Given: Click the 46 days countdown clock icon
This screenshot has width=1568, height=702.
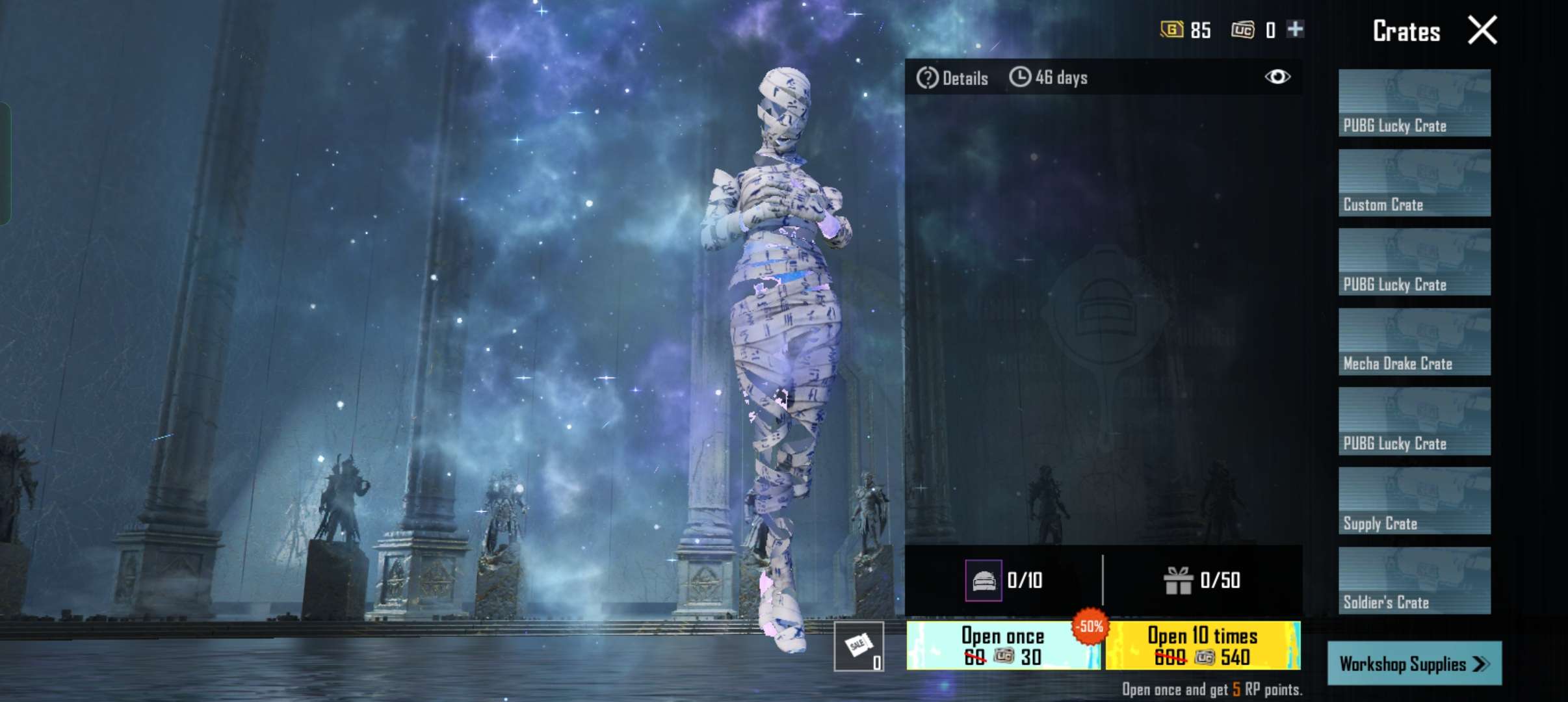Looking at the screenshot, I should coord(1021,77).
